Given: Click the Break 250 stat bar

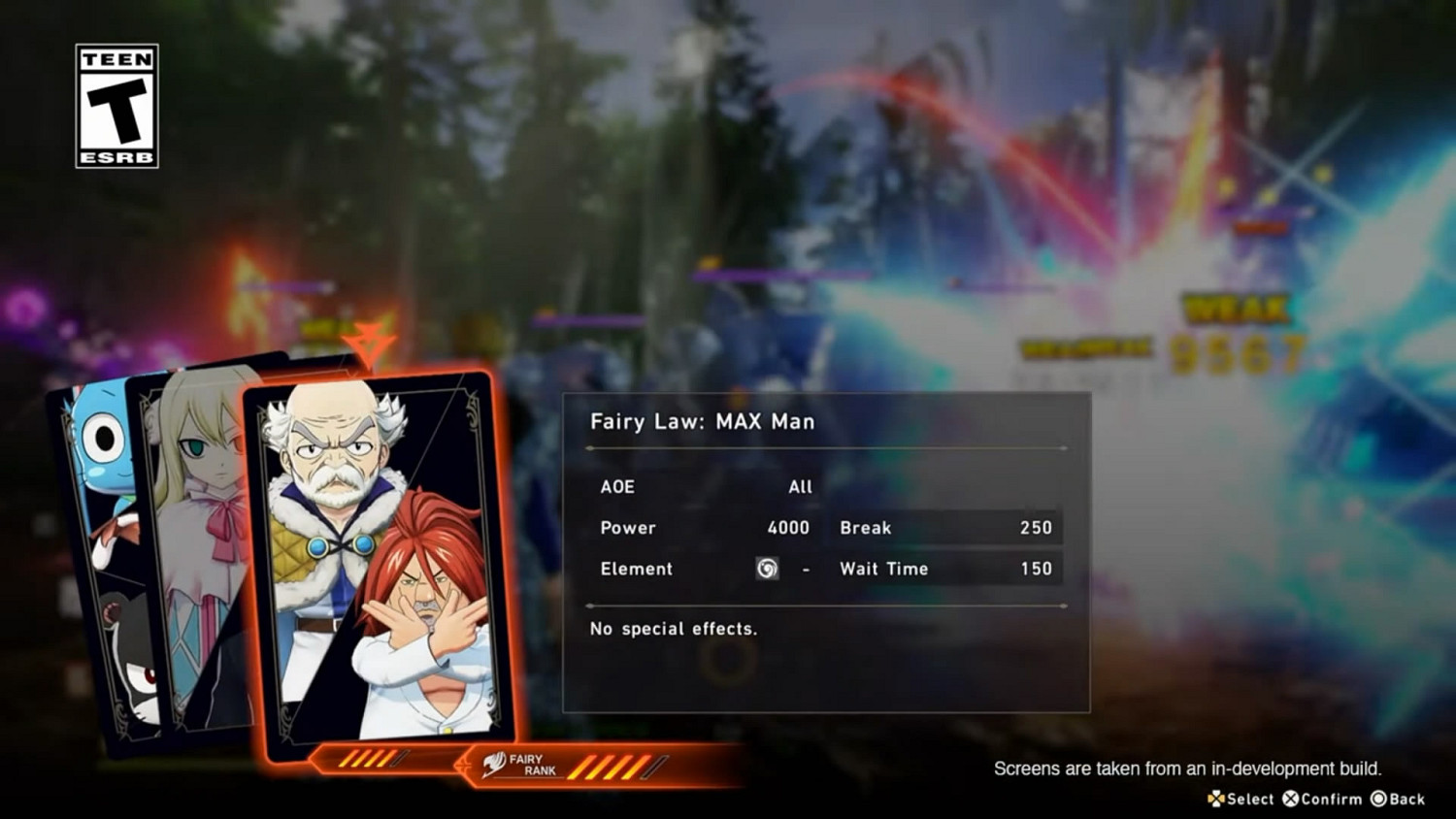Looking at the screenshot, I should tap(946, 528).
